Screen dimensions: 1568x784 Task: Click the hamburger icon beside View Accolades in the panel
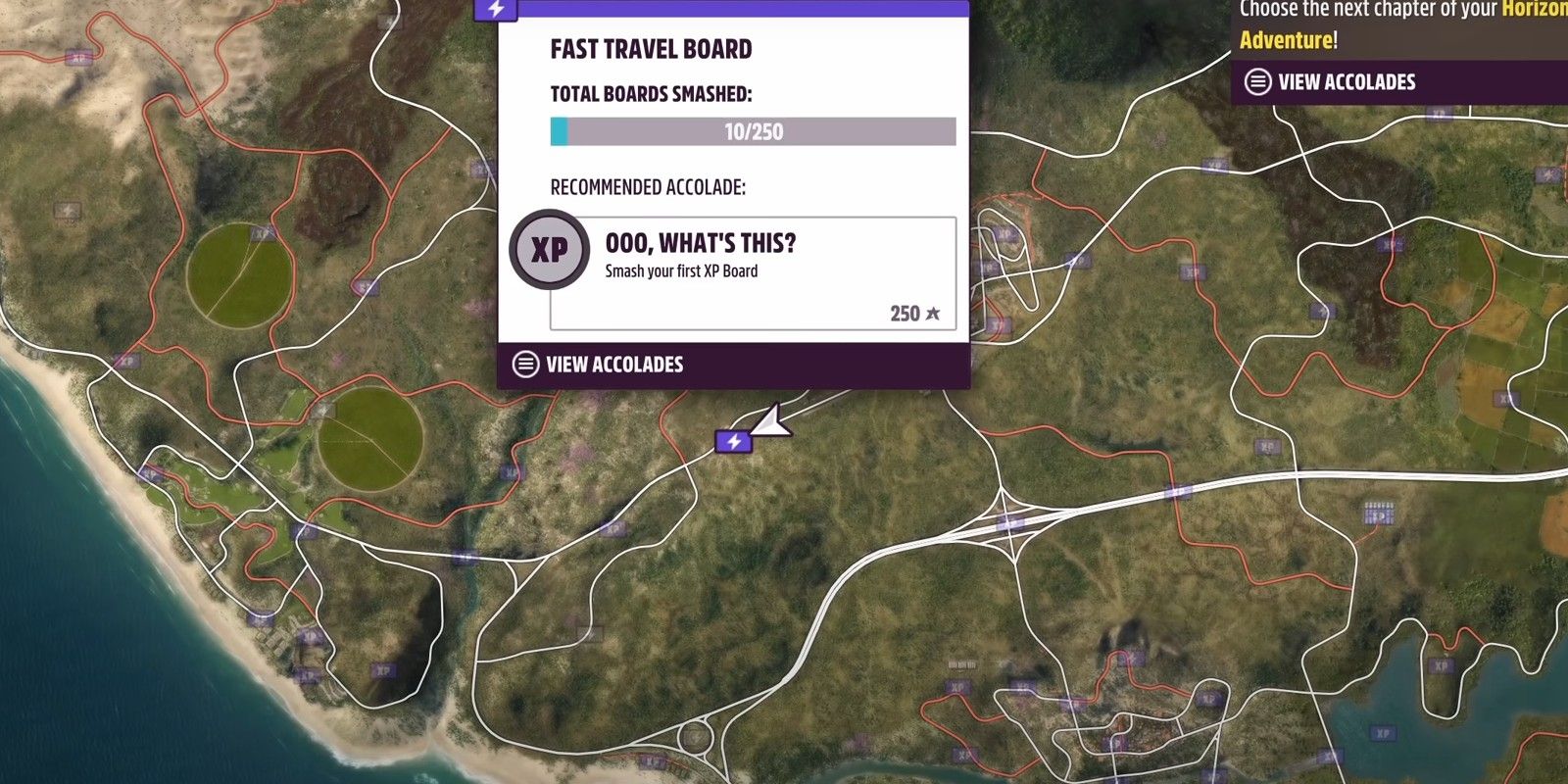point(525,364)
